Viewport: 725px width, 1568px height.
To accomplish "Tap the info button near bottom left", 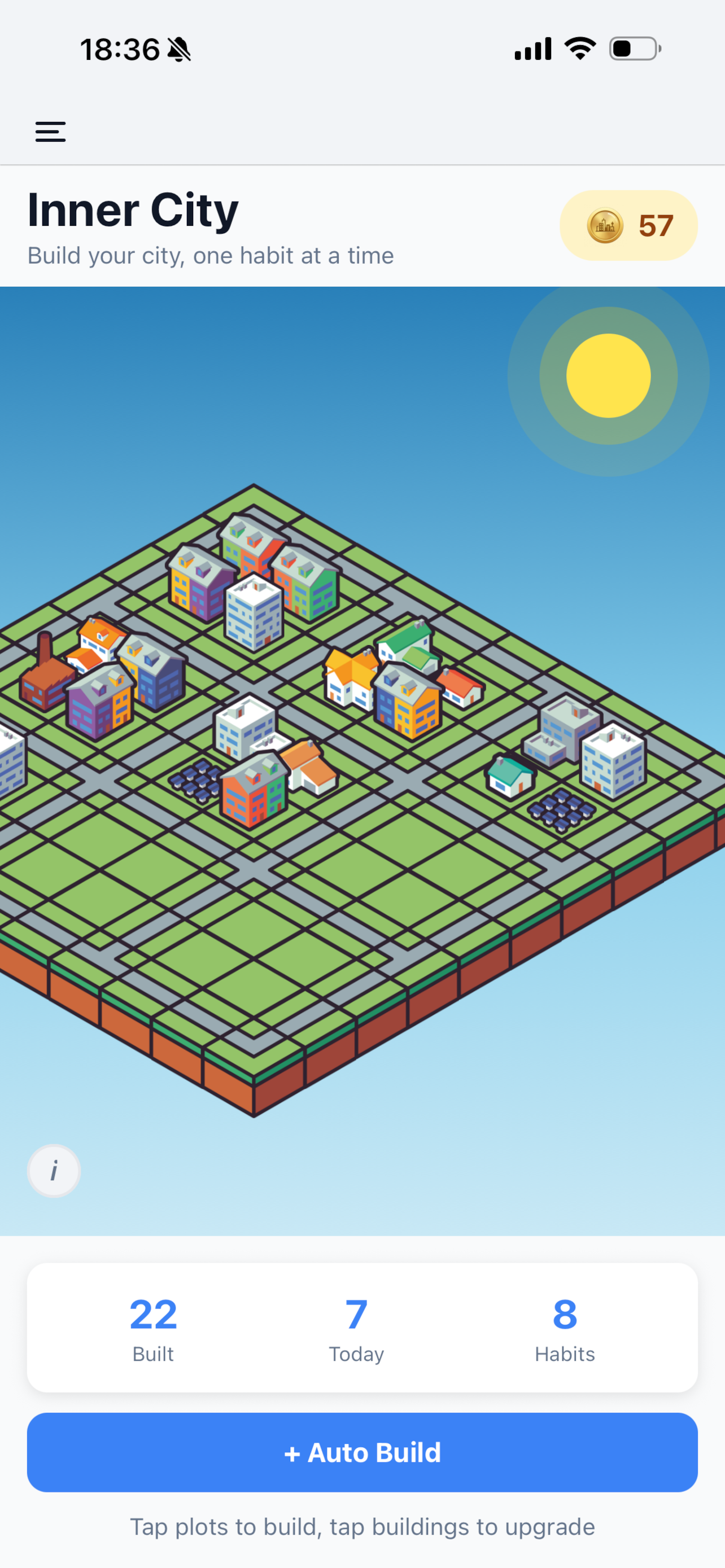I will [54, 1170].
